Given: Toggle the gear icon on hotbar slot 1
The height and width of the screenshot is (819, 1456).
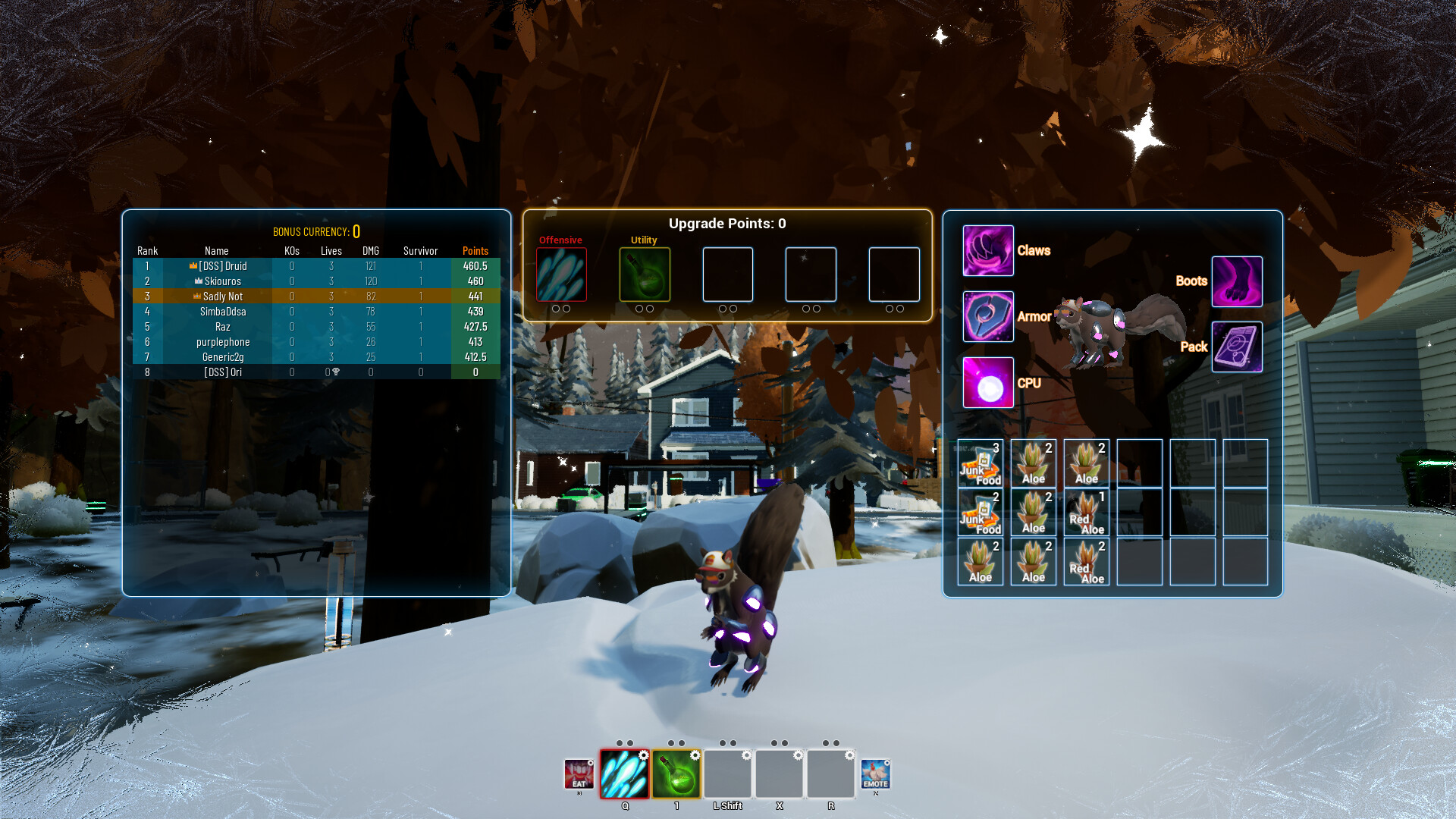Looking at the screenshot, I should pos(696,755).
